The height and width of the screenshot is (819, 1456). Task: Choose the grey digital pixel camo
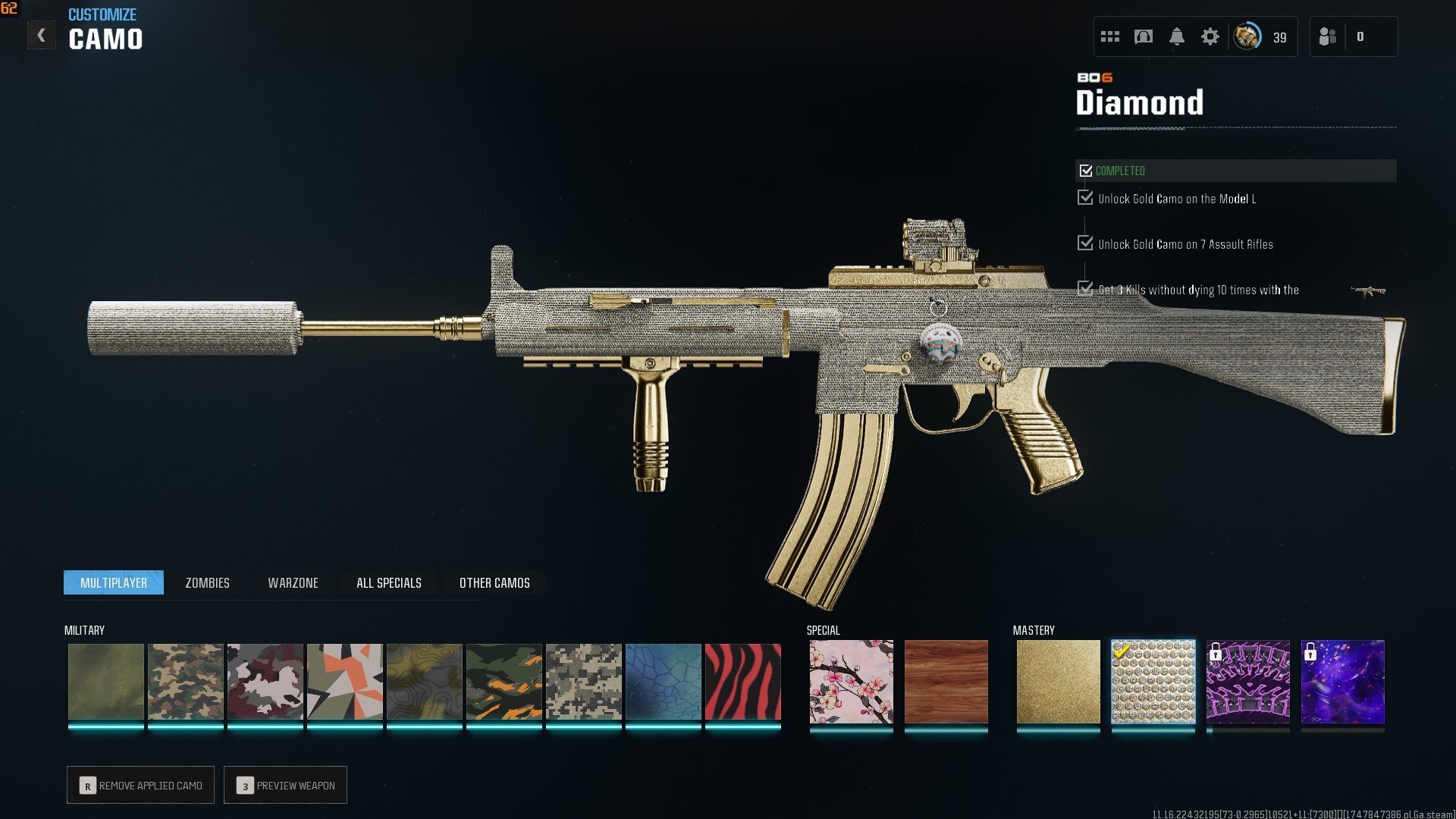[x=583, y=681]
